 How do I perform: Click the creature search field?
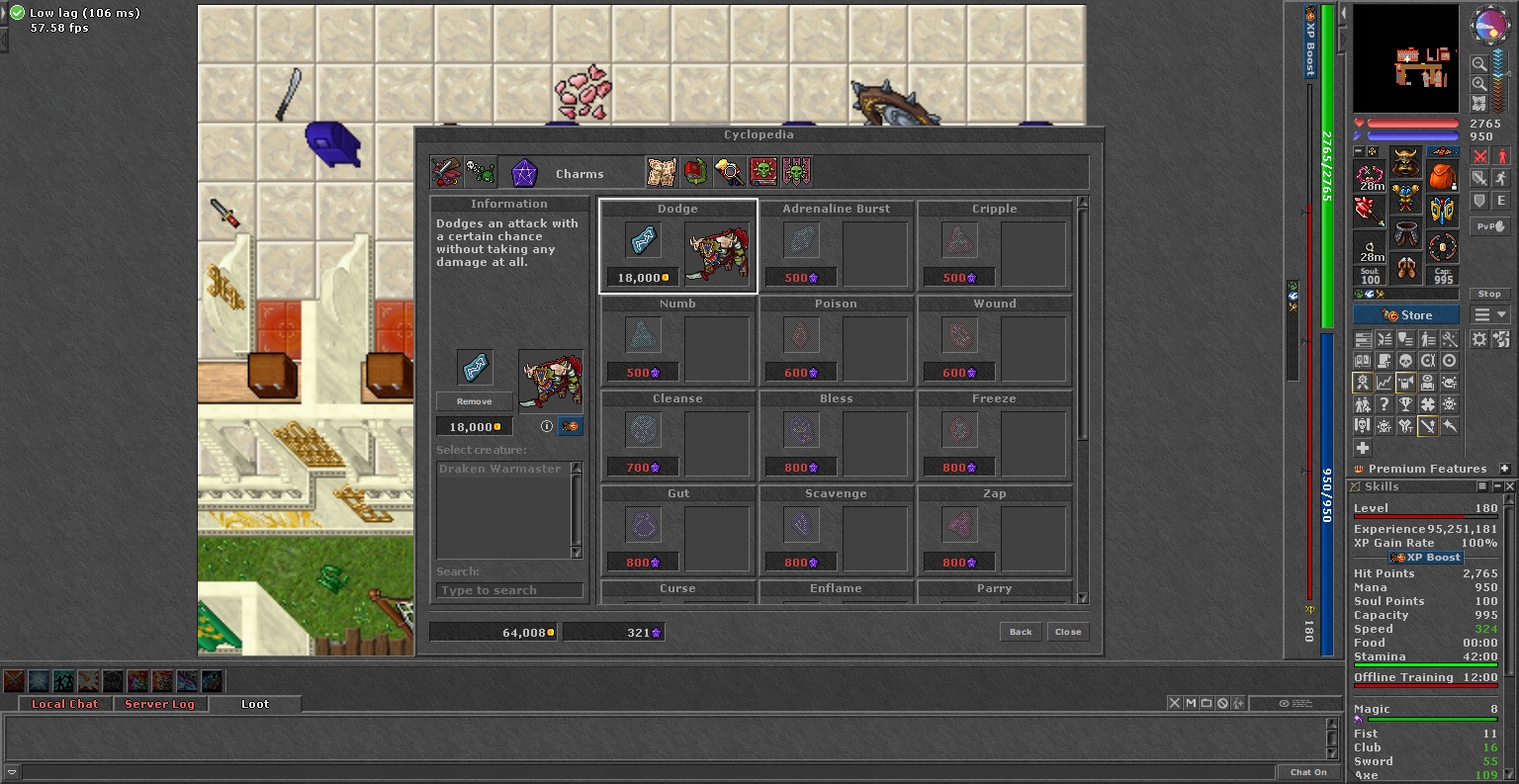pyautogui.click(x=509, y=590)
